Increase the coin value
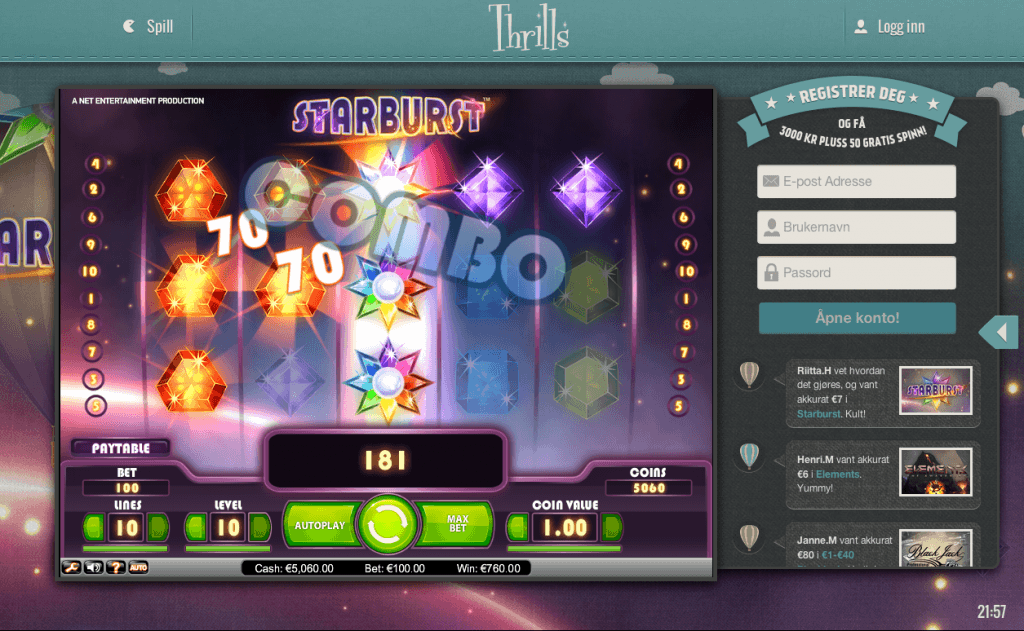The height and width of the screenshot is (631, 1024). coord(611,527)
